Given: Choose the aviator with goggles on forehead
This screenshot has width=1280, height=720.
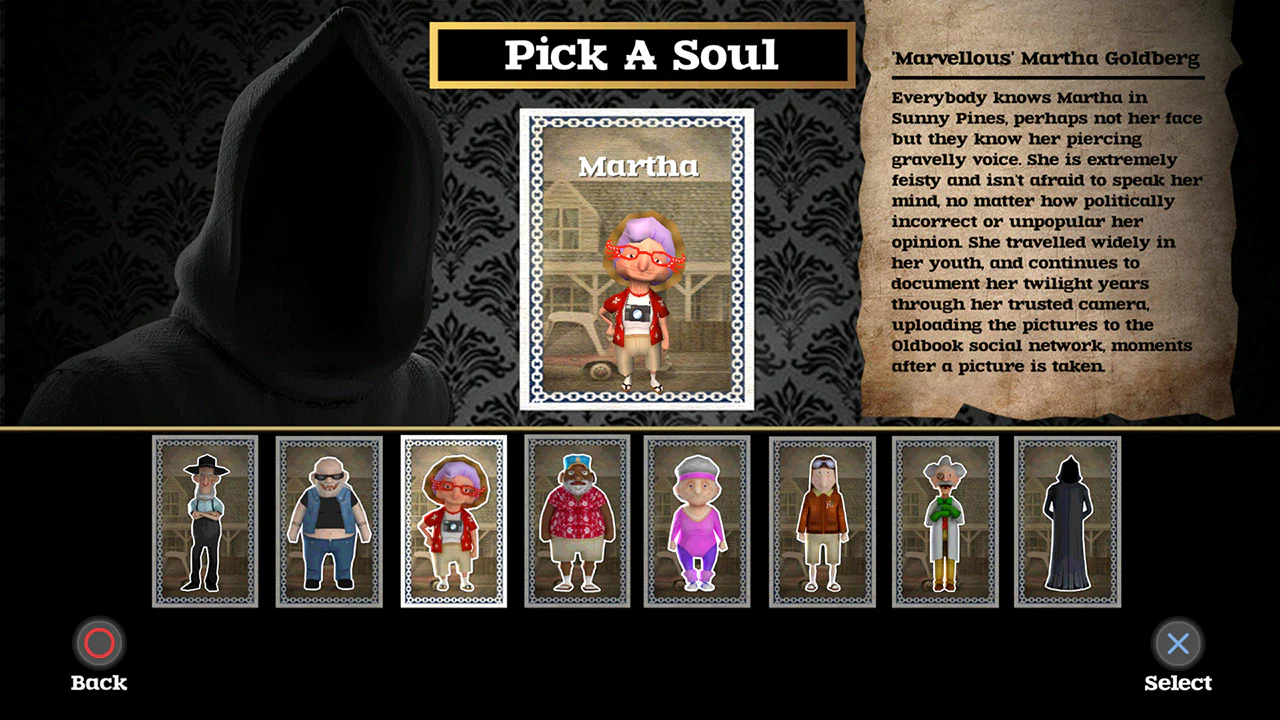Looking at the screenshot, I should [x=821, y=521].
